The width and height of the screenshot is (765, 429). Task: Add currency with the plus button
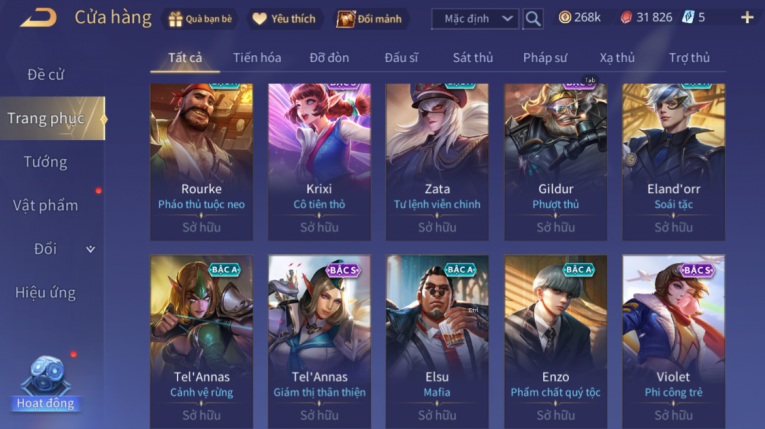tap(746, 18)
